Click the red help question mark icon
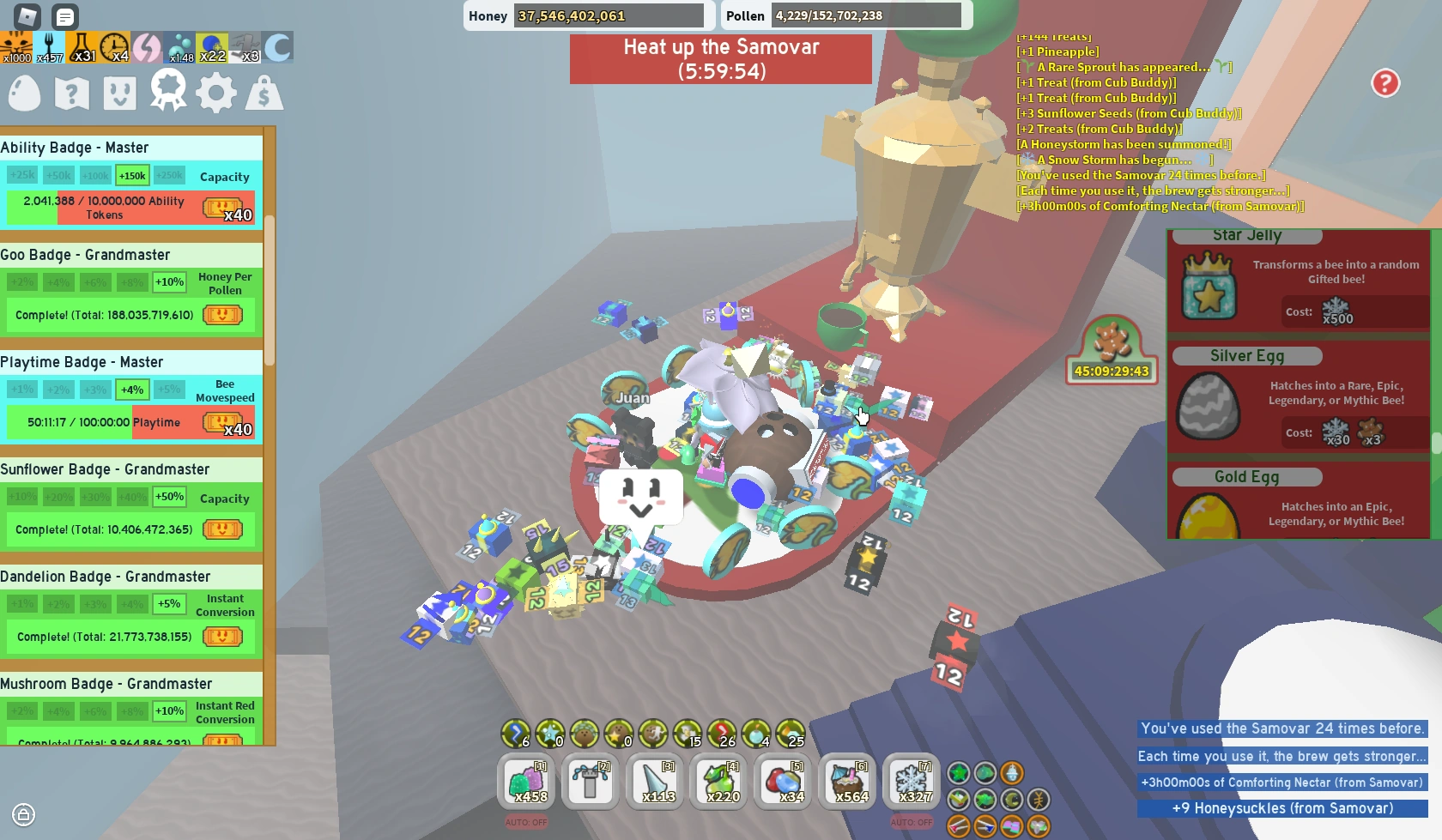Viewport: 1442px width, 840px height. pos(1385,83)
